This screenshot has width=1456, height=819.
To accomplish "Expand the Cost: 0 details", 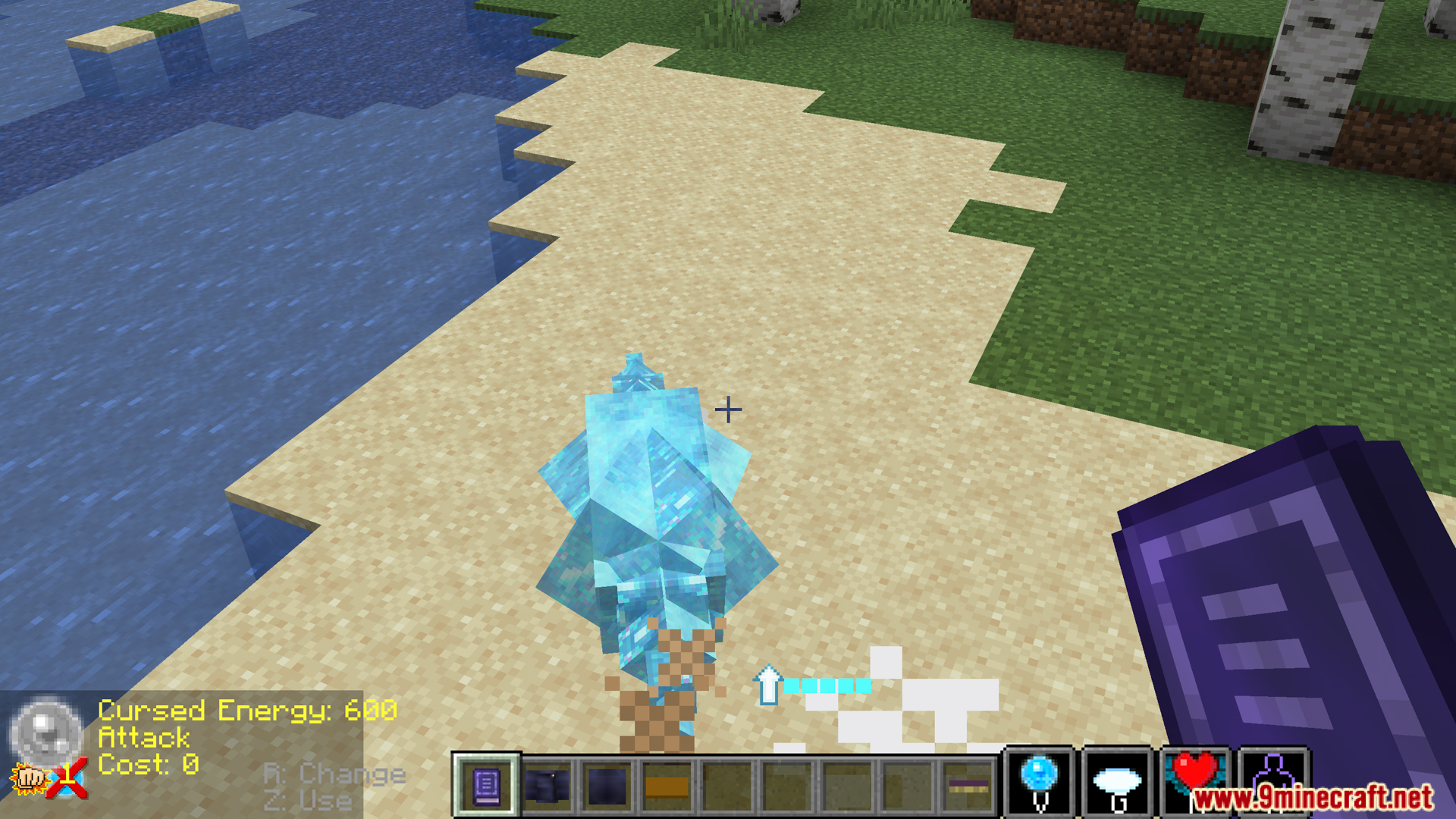I will tap(149, 764).
